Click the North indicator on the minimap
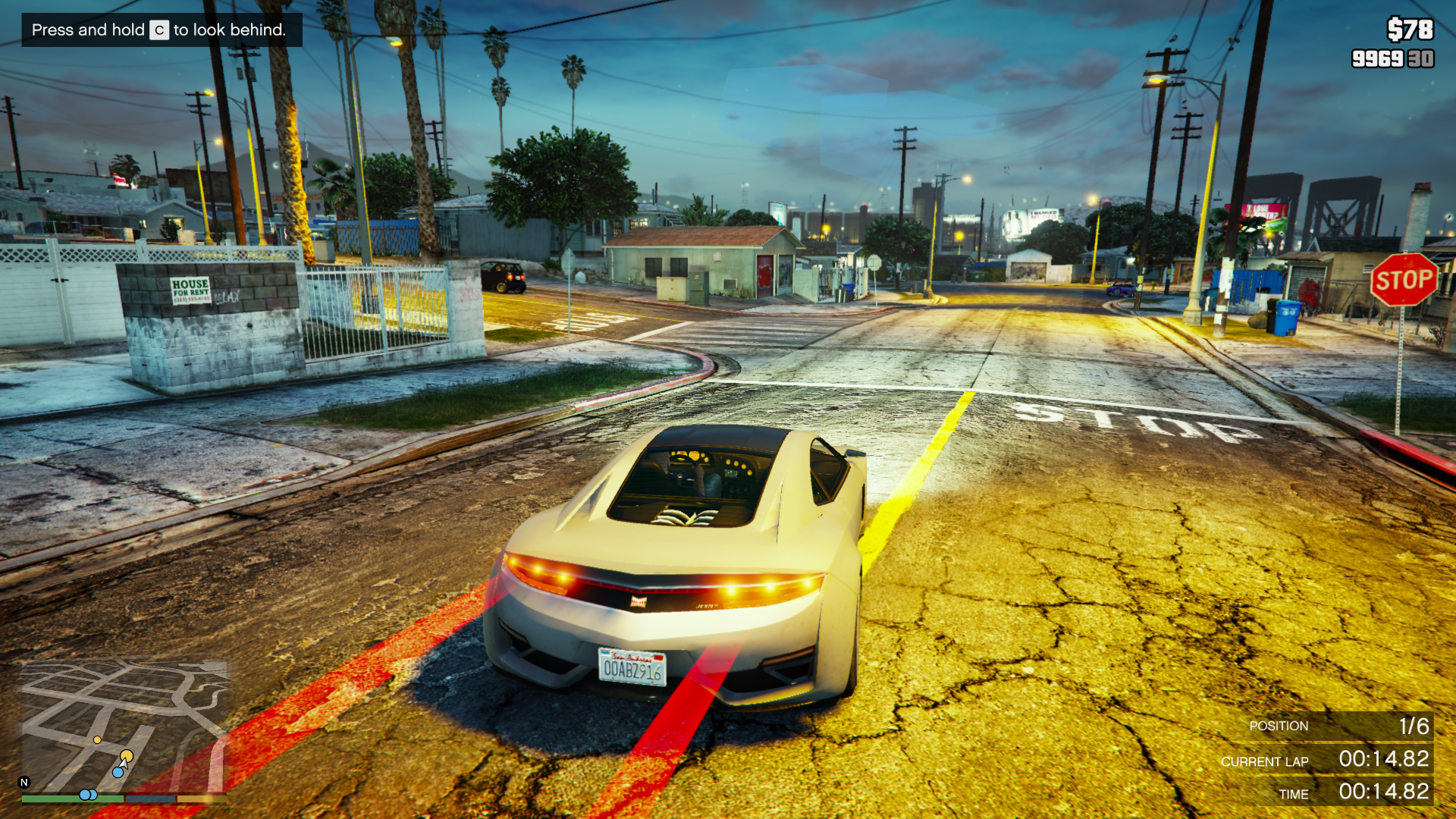The width and height of the screenshot is (1456, 819). tap(24, 782)
